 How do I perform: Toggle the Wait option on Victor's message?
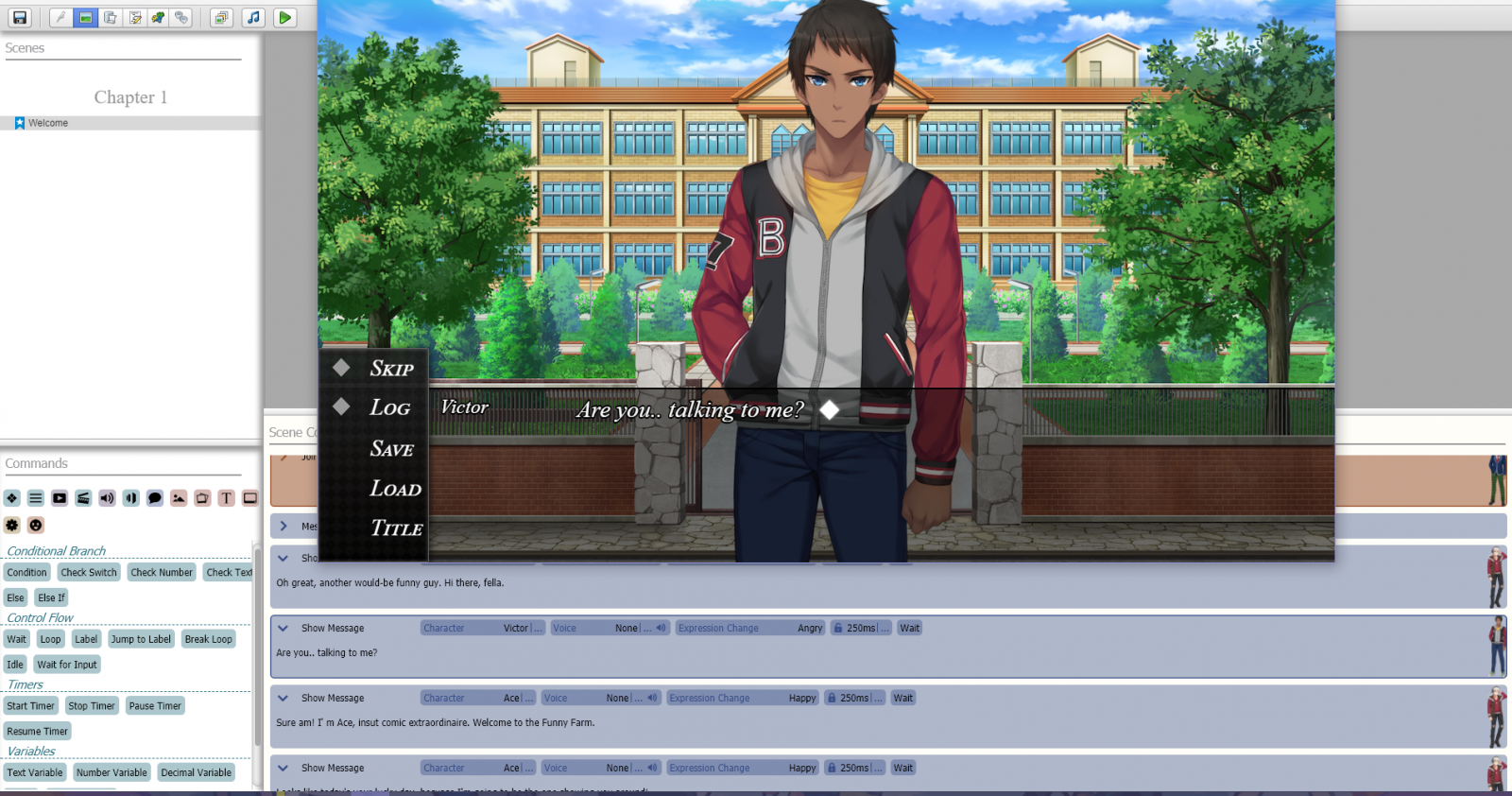pos(909,628)
